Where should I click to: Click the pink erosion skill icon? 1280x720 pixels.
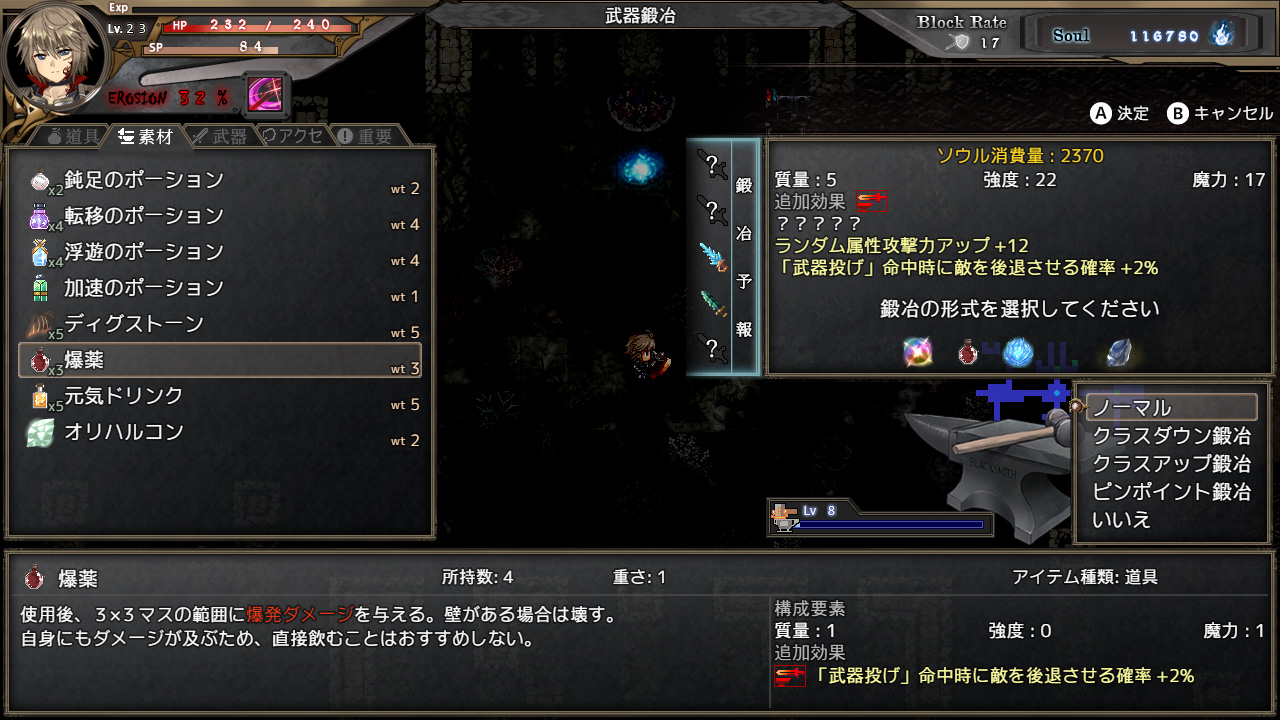click(x=265, y=95)
